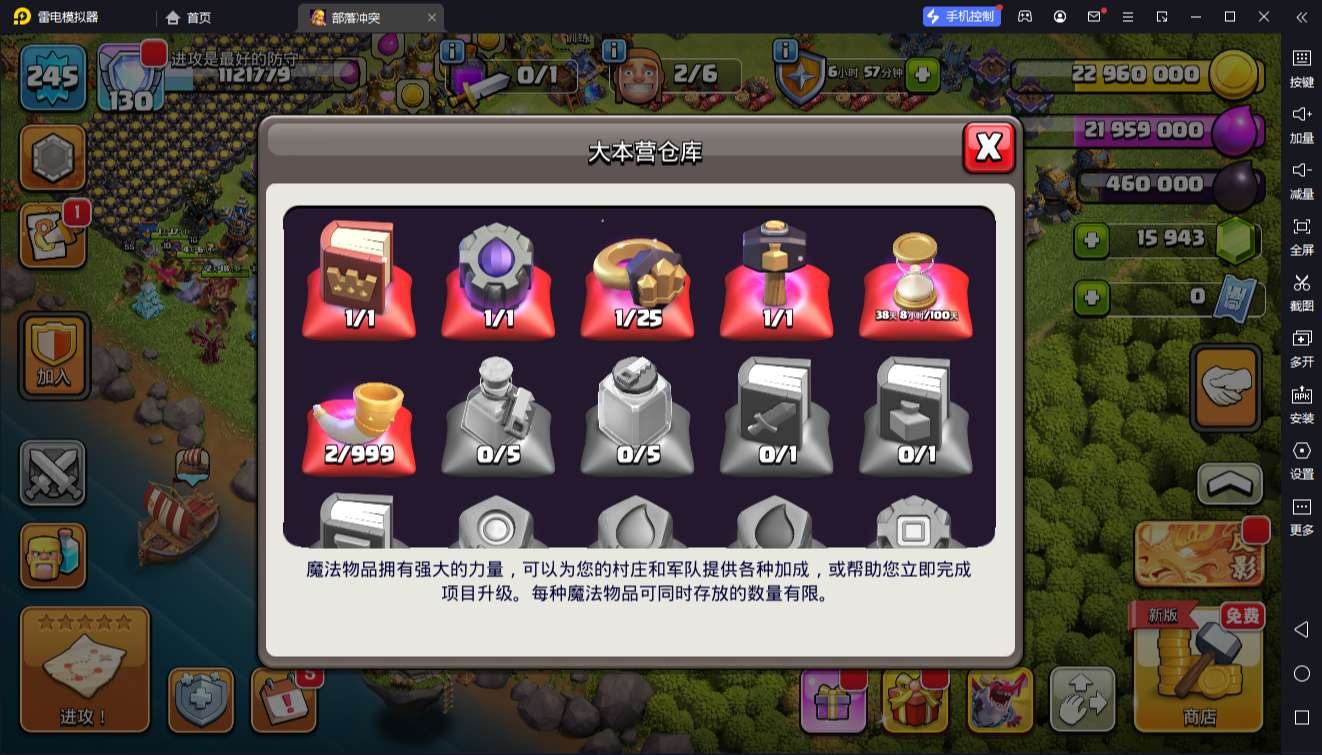Open 手机控制 phone control panel
The width and height of the screenshot is (1322, 755).
[963, 17]
